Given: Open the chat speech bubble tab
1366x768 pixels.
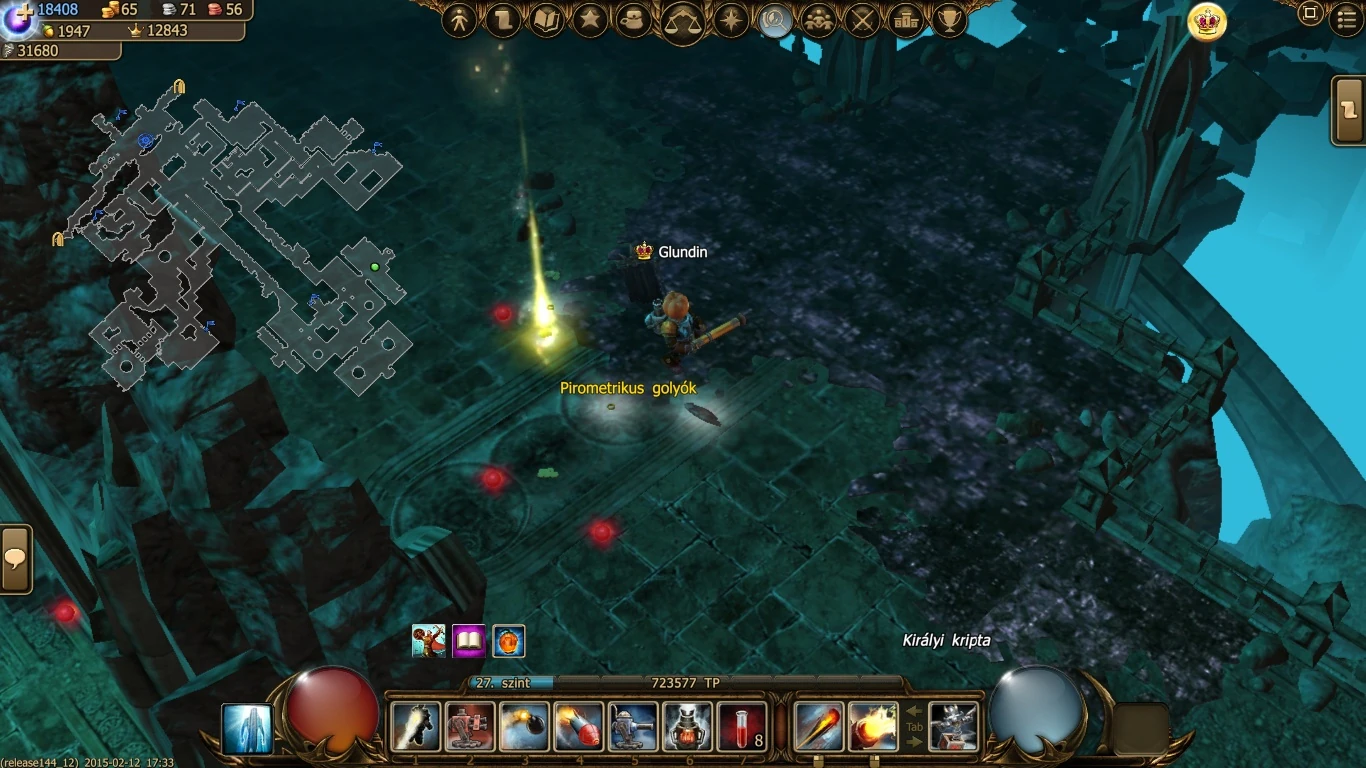Looking at the screenshot, I should [15, 559].
